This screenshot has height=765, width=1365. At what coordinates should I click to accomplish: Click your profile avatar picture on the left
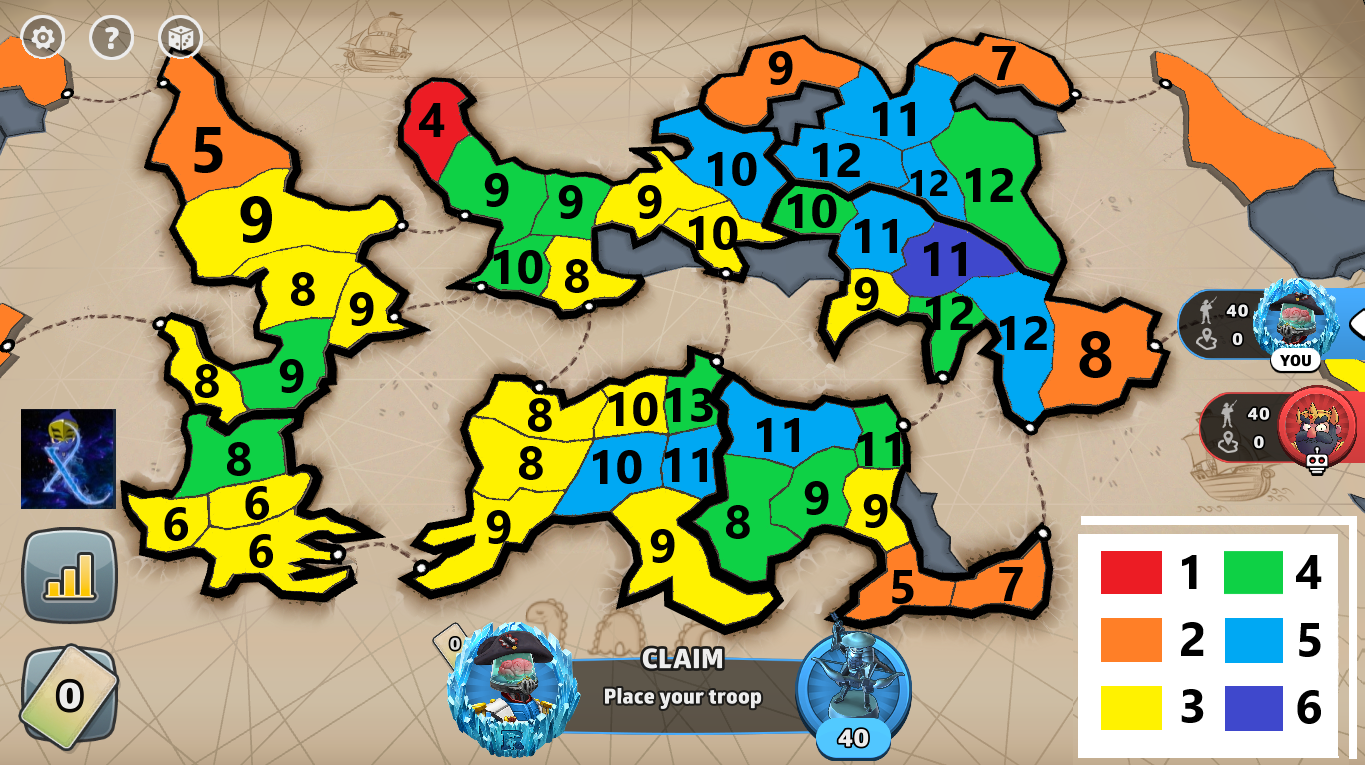[x=66, y=458]
